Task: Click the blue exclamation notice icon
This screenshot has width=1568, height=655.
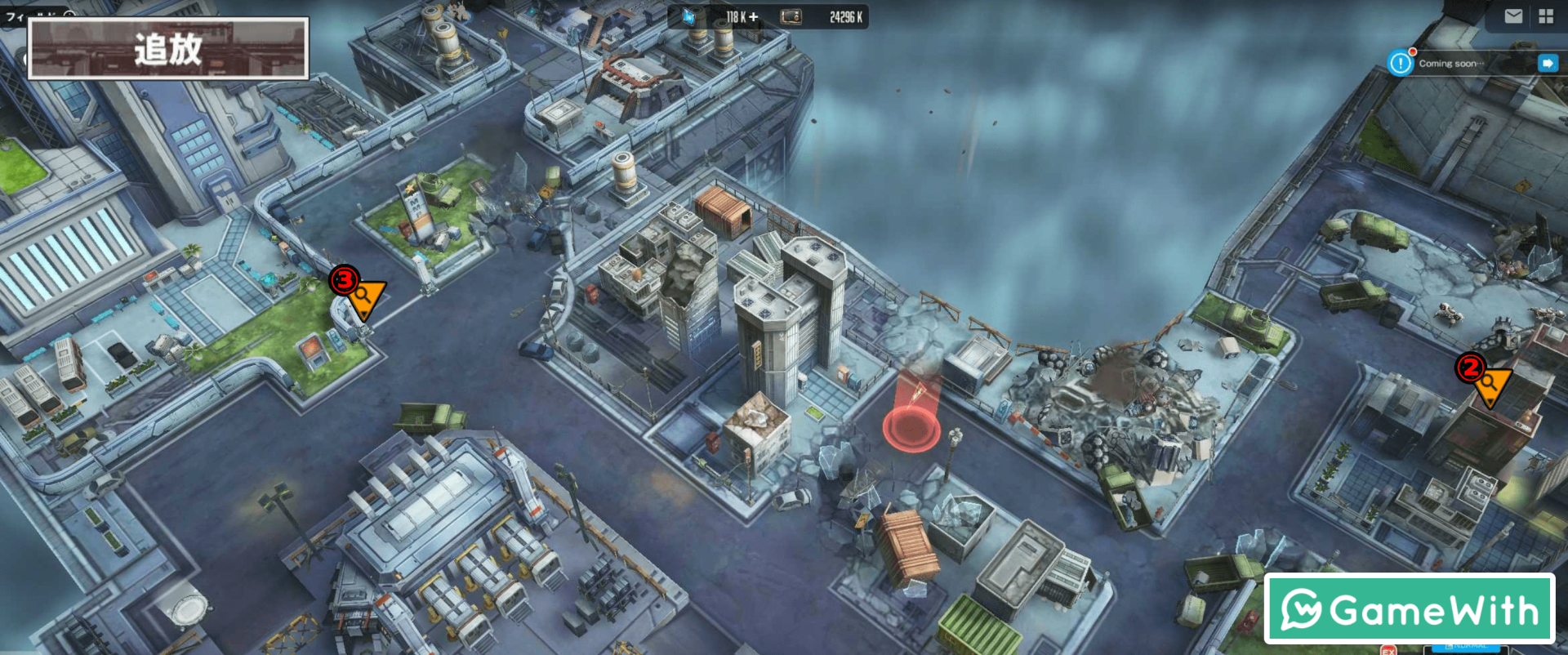Action: (1401, 63)
